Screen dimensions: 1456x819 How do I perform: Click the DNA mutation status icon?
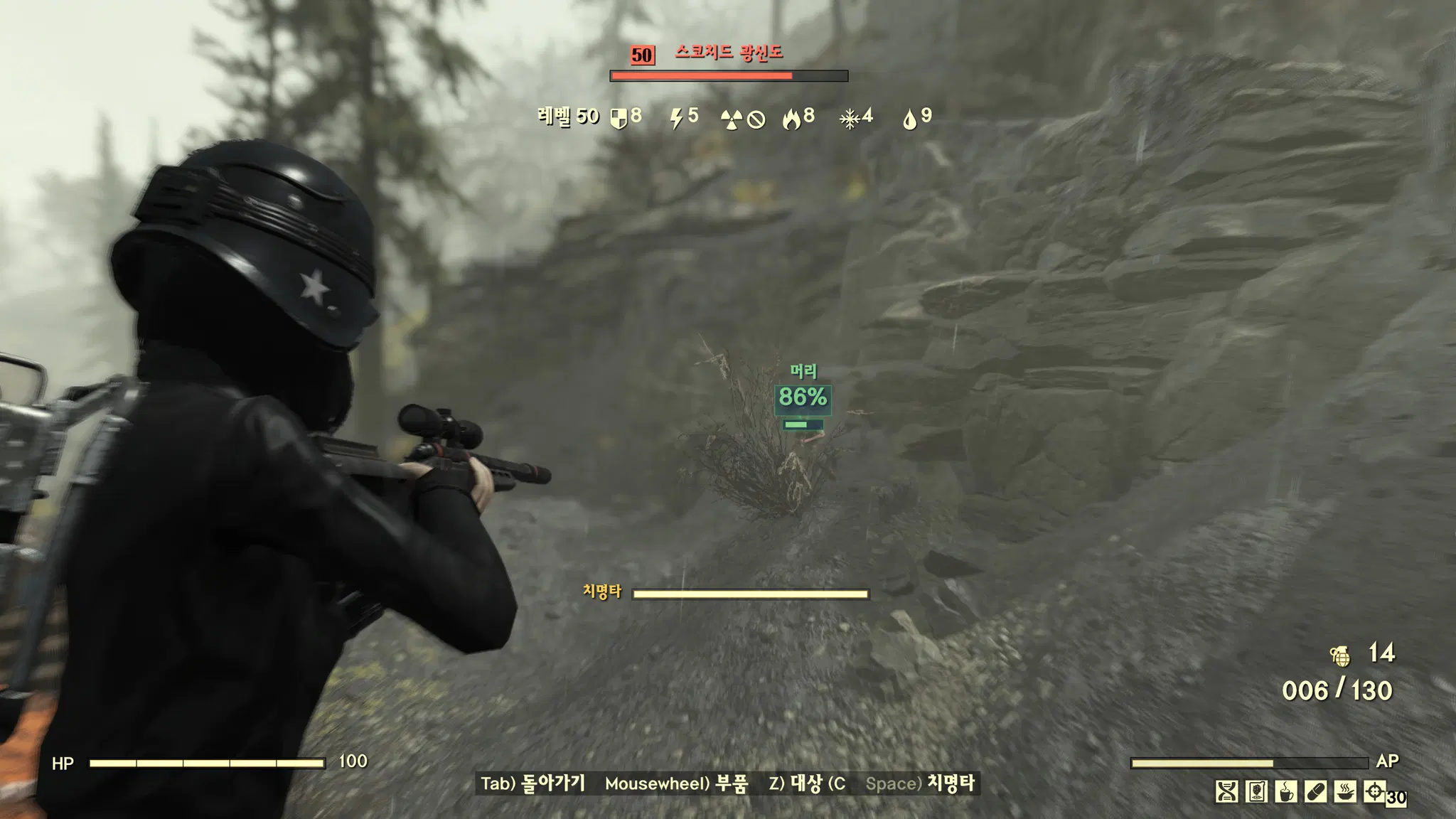[1226, 791]
